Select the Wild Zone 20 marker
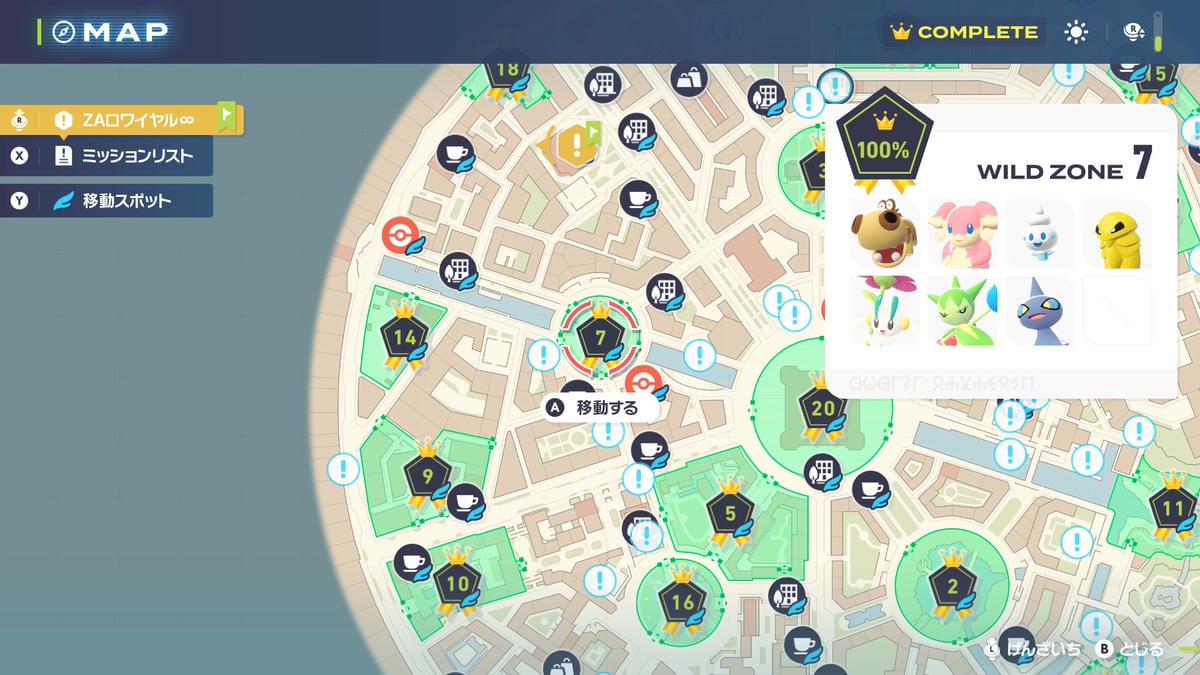Image resolution: width=1200 pixels, height=675 pixels. pyautogui.click(x=822, y=407)
